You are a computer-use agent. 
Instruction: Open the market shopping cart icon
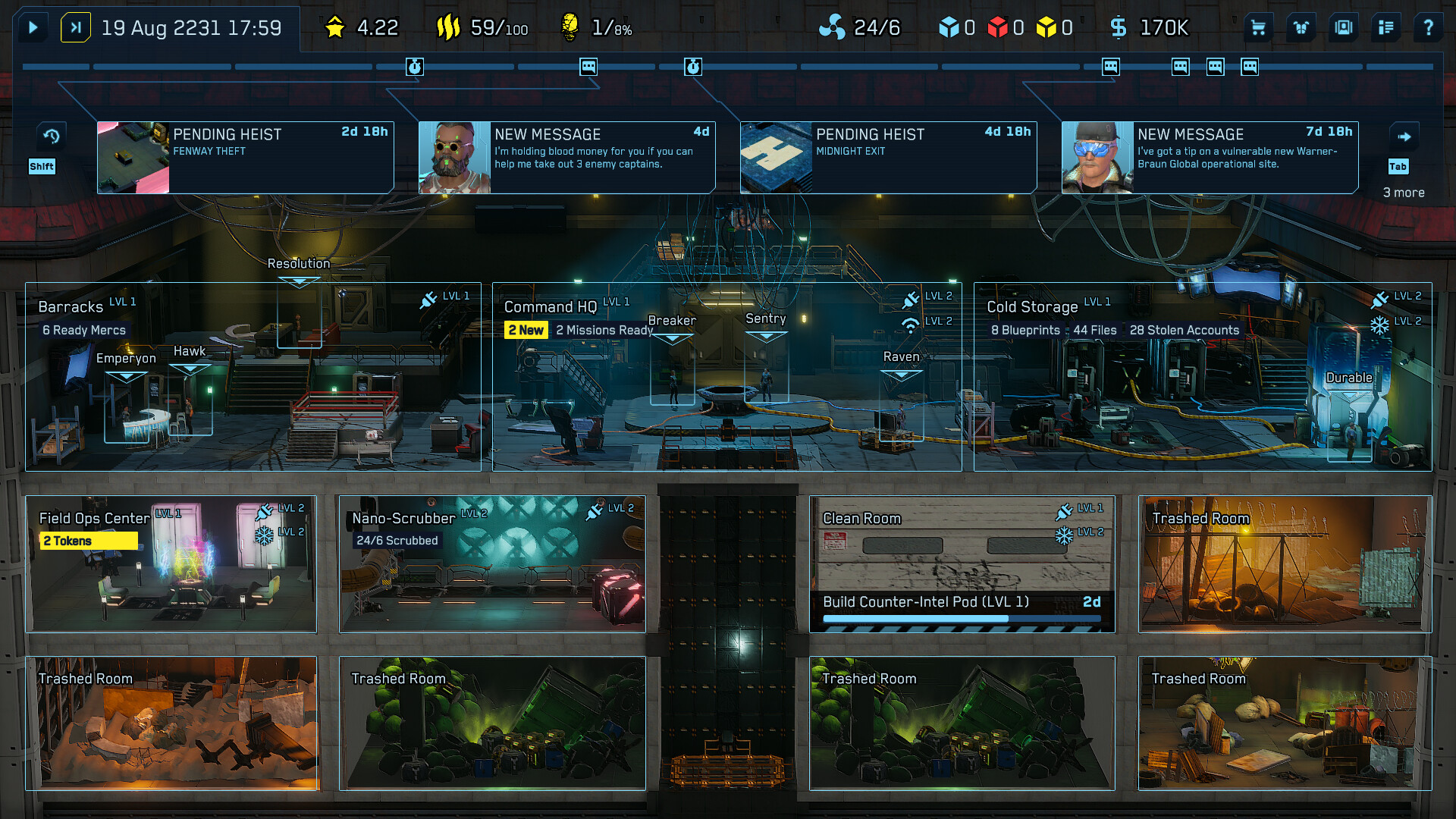[x=1257, y=27]
